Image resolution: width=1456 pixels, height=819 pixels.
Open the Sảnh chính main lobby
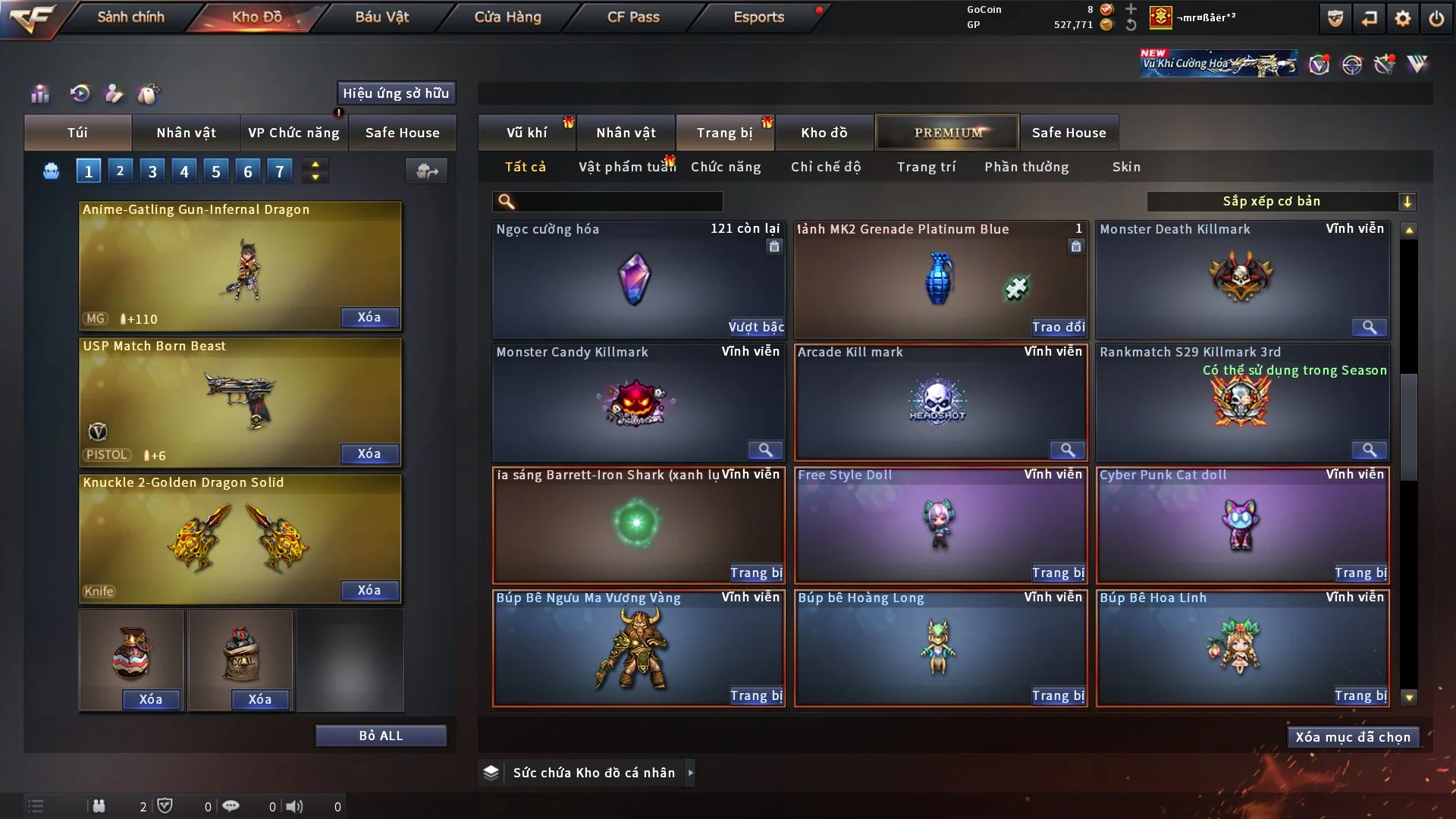click(130, 17)
